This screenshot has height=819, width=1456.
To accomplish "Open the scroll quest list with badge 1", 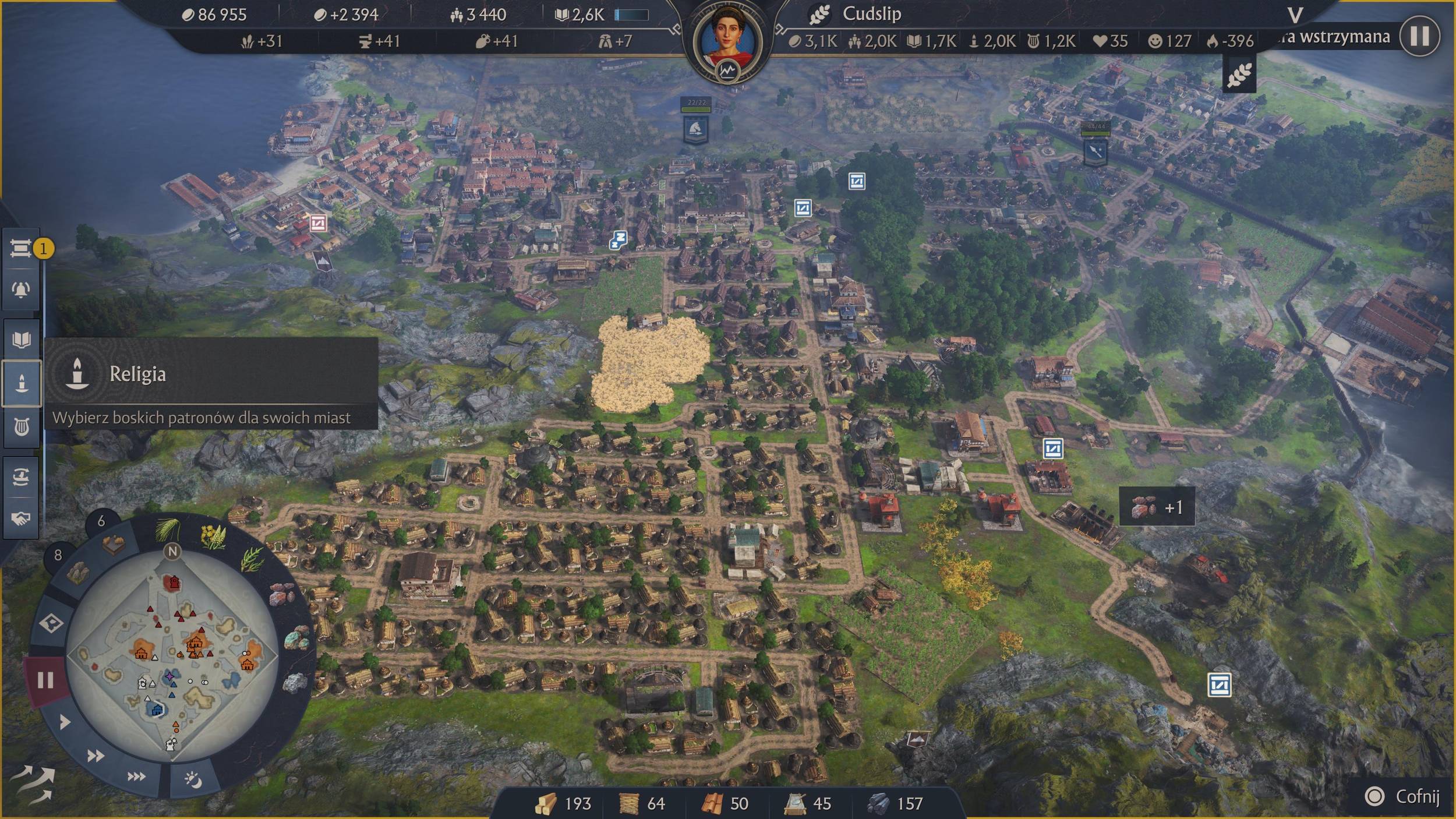I will (22, 249).
